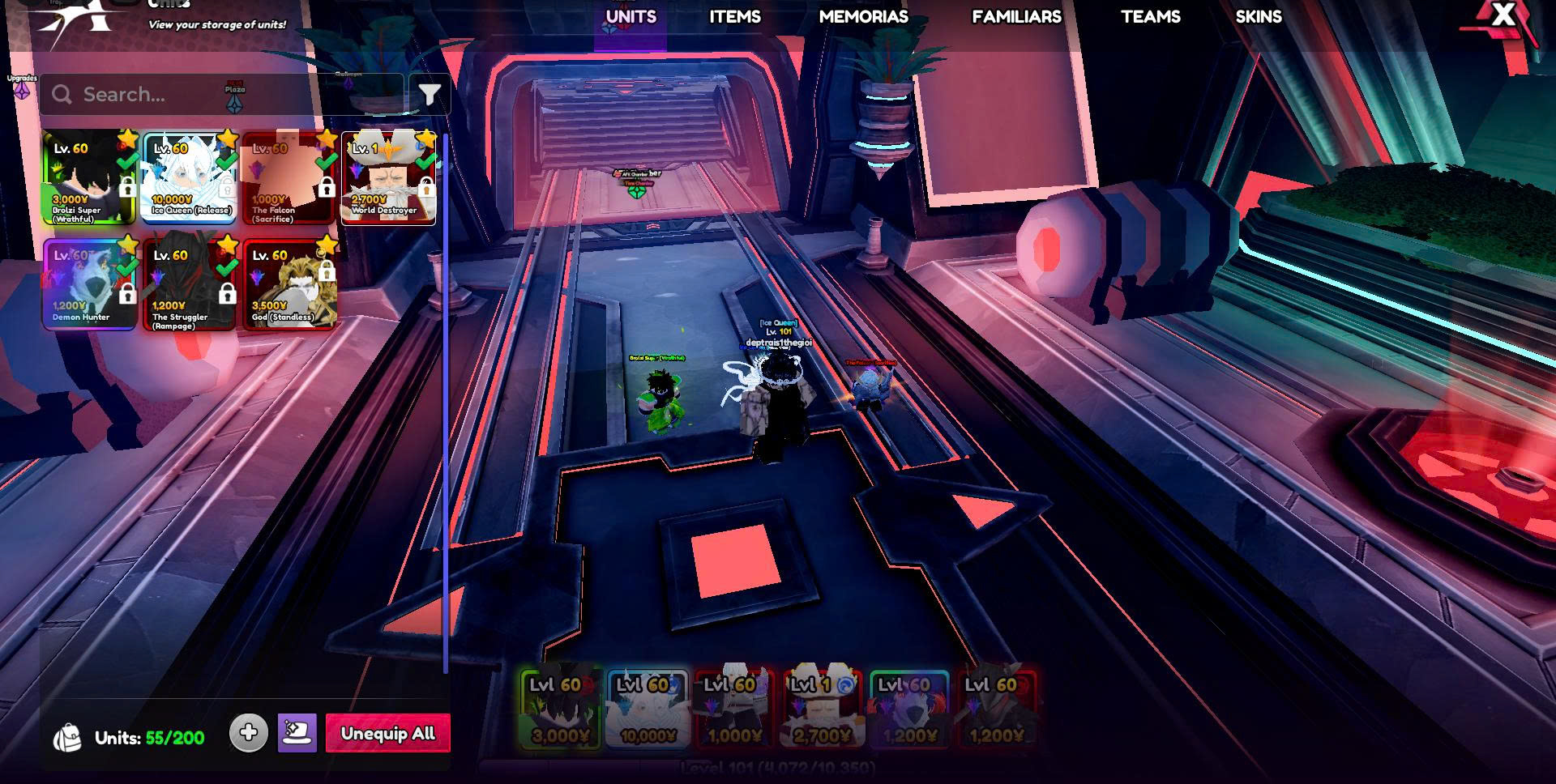Pick The Falcon (Sacrifice) unit card
Image resolution: width=1556 pixels, height=784 pixels.
tap(289, 178)
